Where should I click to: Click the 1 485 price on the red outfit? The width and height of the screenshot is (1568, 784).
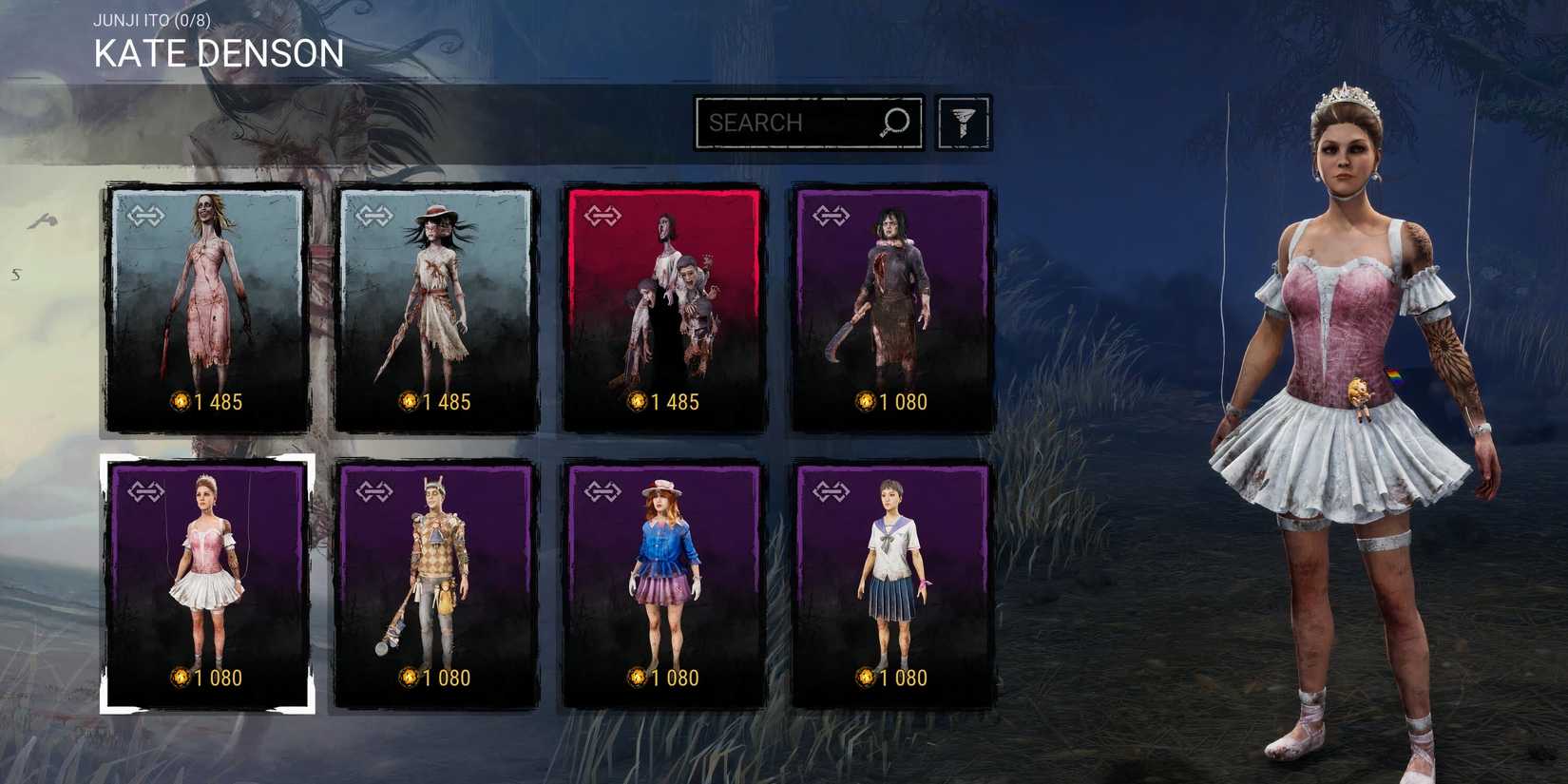click(675, 402)
